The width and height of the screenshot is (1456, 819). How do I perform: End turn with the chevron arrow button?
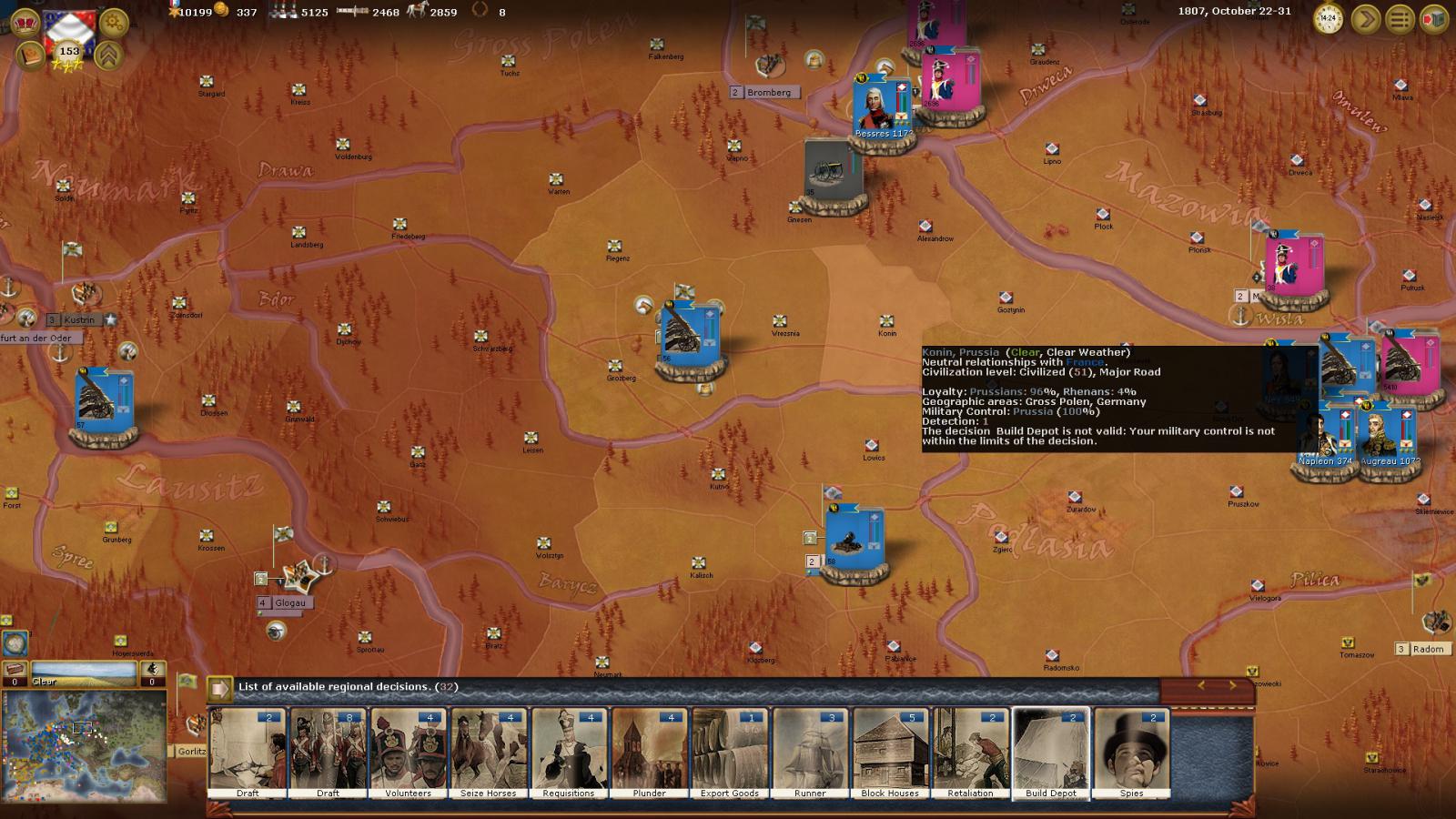point(1365,19)
